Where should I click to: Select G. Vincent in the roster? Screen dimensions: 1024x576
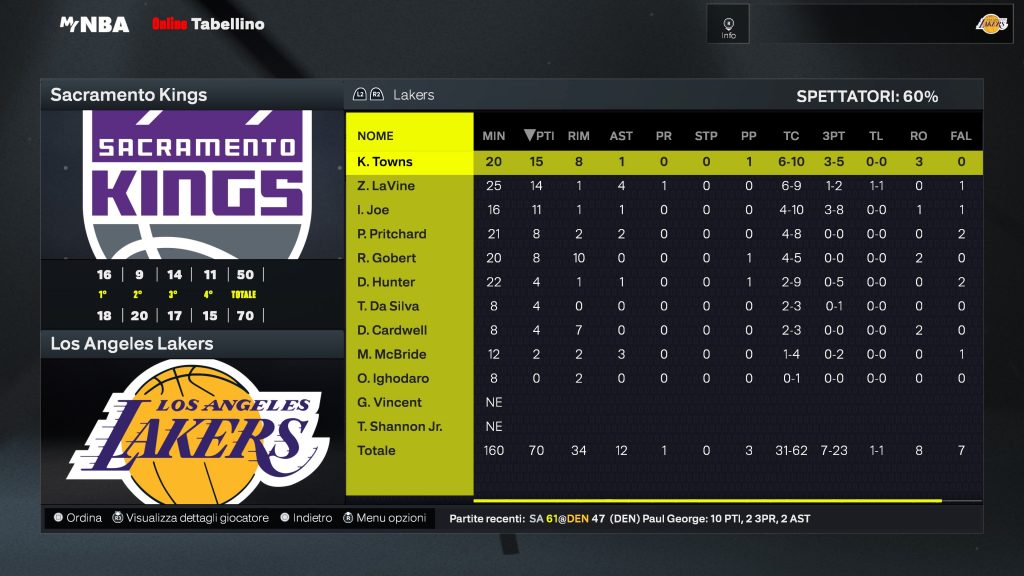click(389, 402)
